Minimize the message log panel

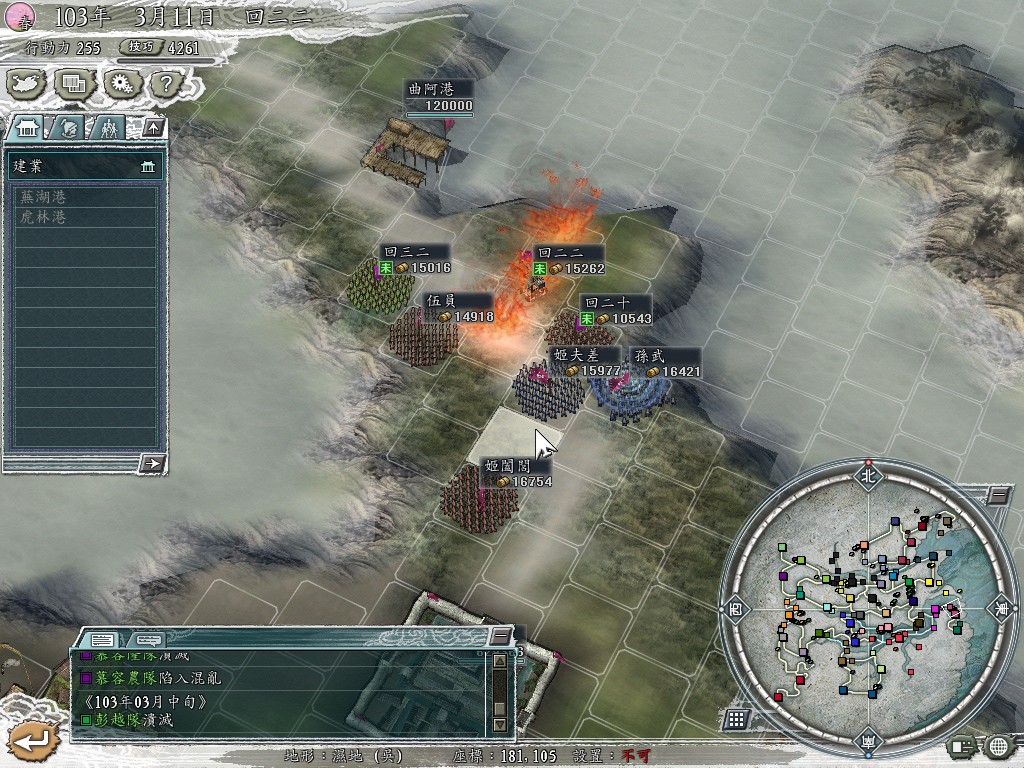point(500,636)
